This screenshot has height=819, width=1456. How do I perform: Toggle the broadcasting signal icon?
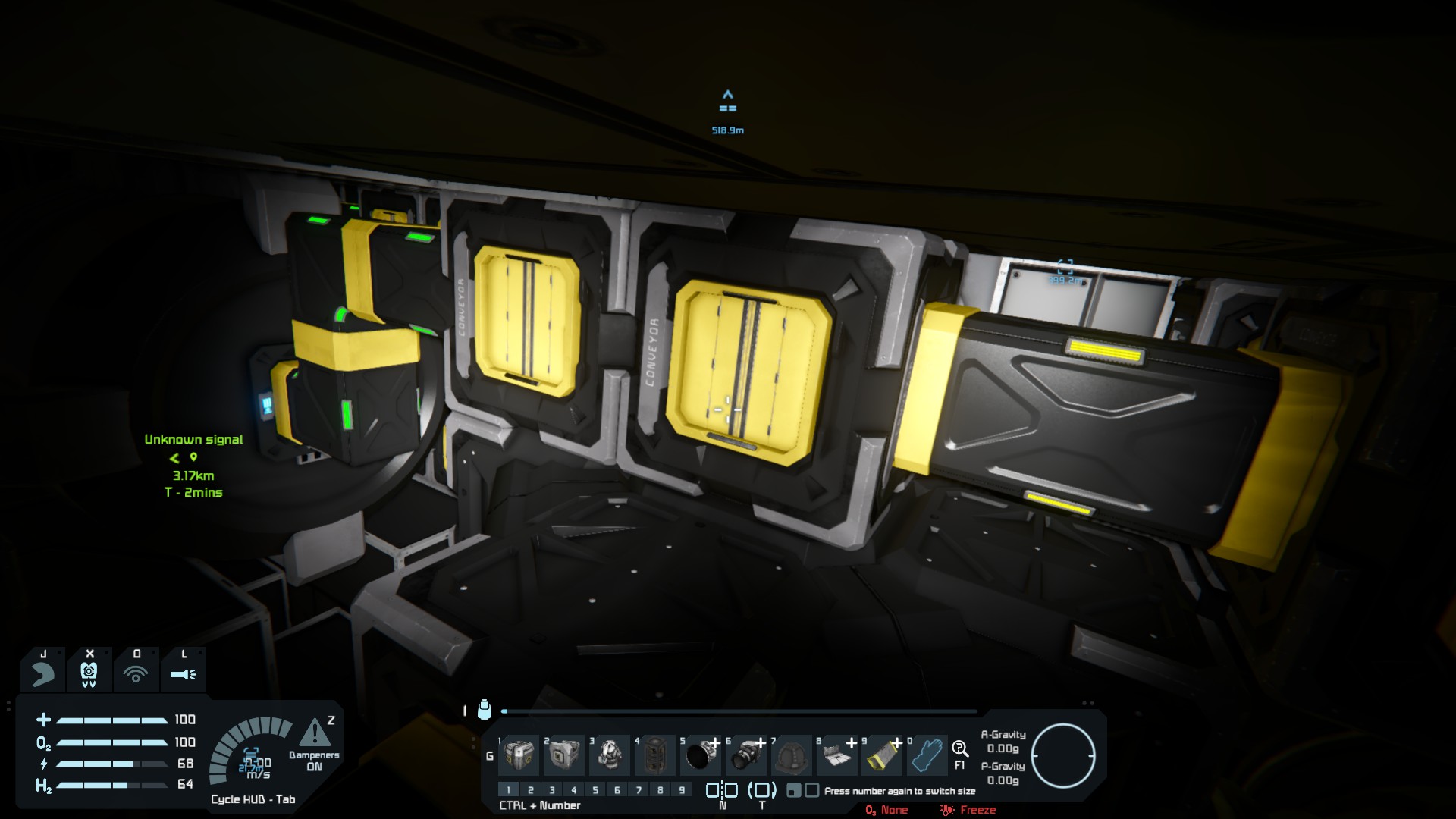[136, 673]
